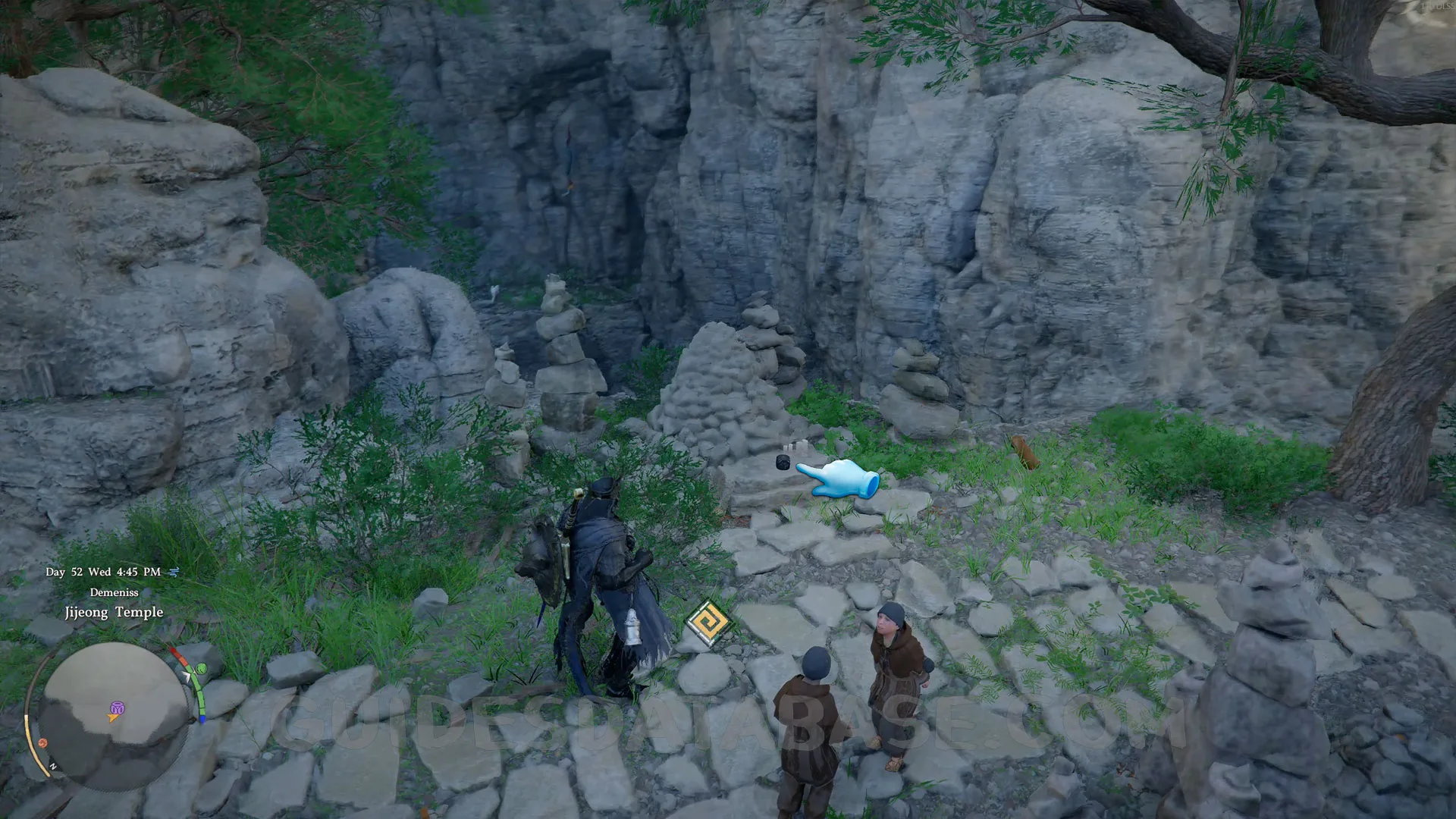
Task: Open the circular minimap
Action: click(114, 705)
